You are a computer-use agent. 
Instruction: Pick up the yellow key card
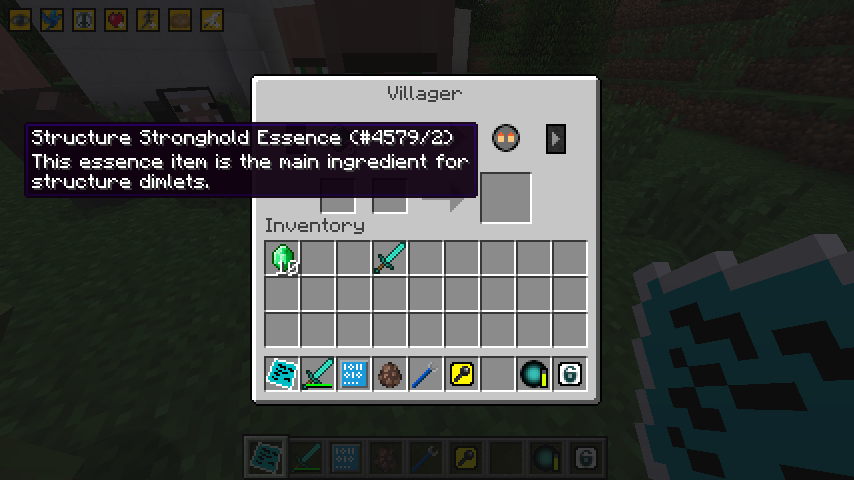[x=461, y=375]
